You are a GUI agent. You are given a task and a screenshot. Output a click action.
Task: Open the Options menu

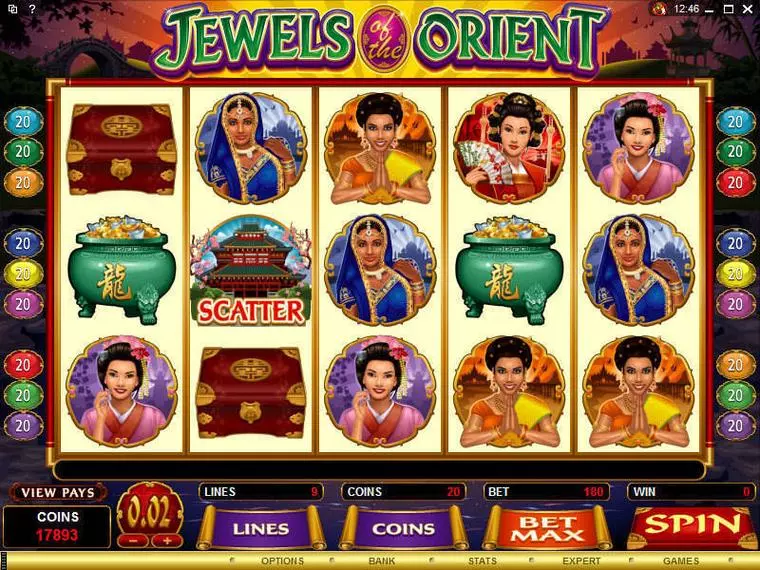pyautogui.click(x=282, y=561)
